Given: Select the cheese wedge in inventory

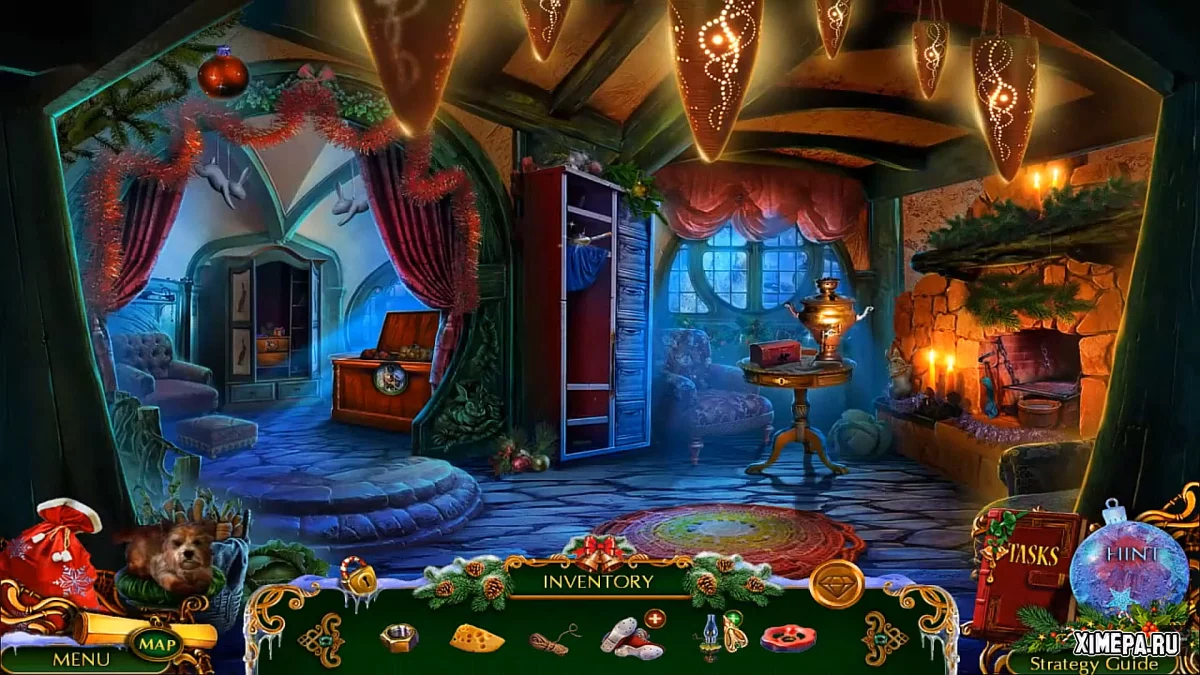Looking at the screenshot, I should tap(476, 638).
